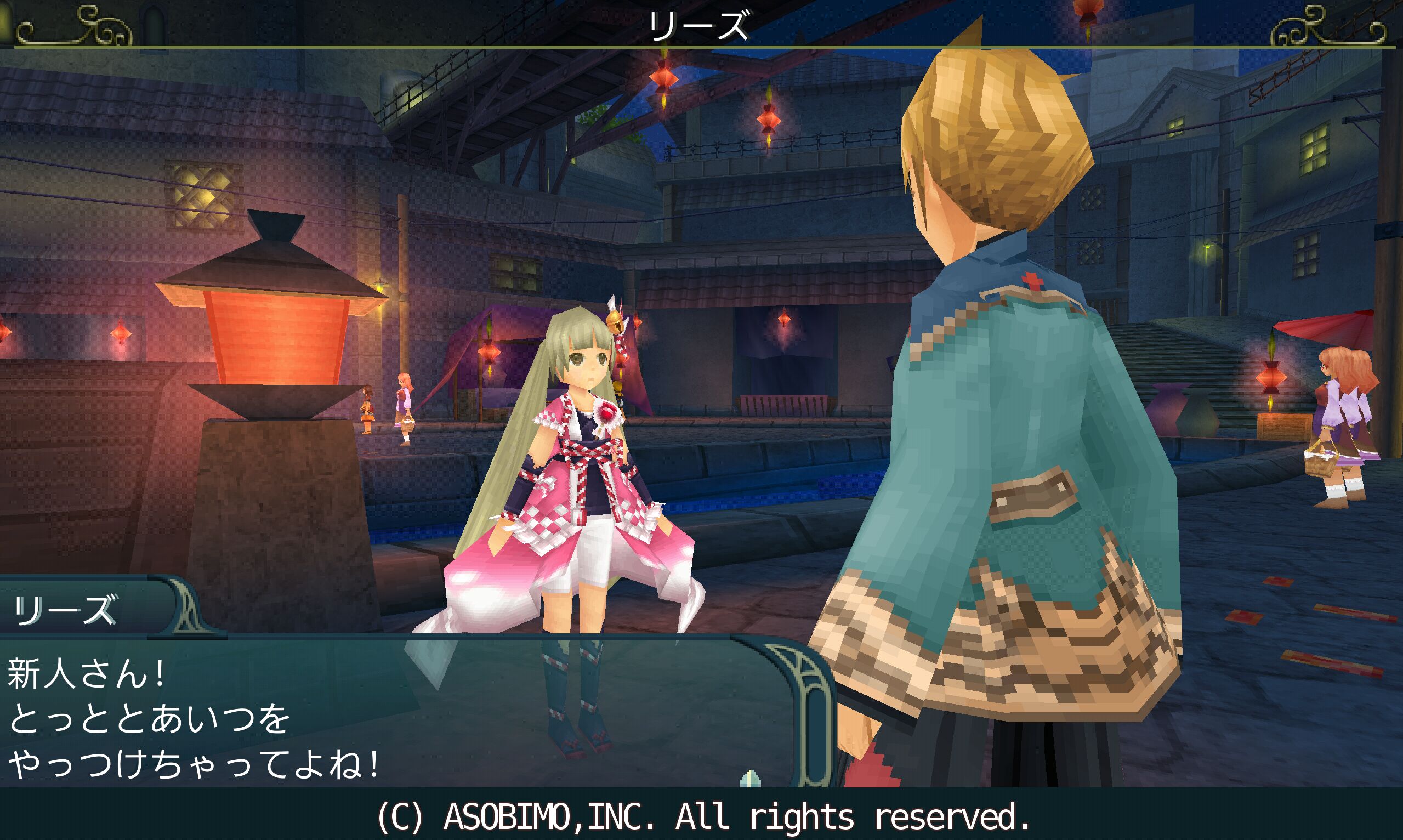Click the crystal continue indicator
1403x840 pixels.
coord(749,778)
